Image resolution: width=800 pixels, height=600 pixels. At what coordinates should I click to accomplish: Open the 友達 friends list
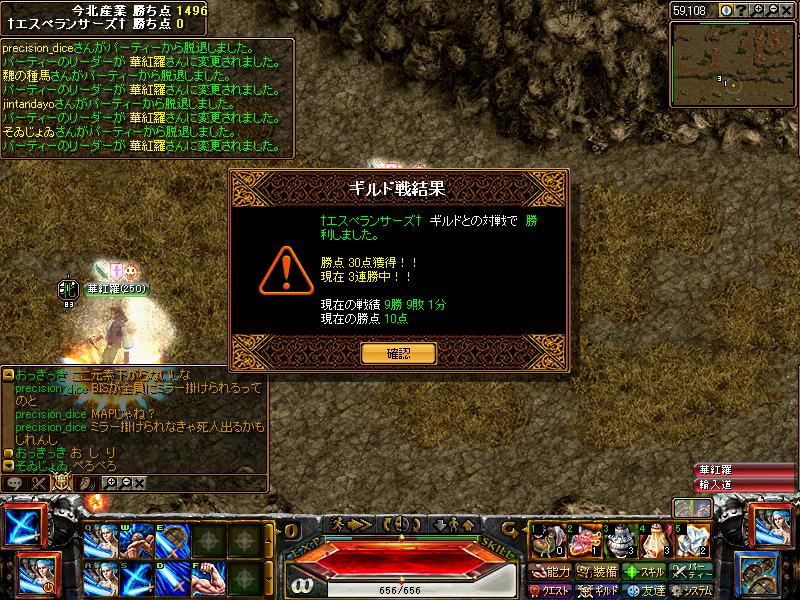[x=644, y=591]
